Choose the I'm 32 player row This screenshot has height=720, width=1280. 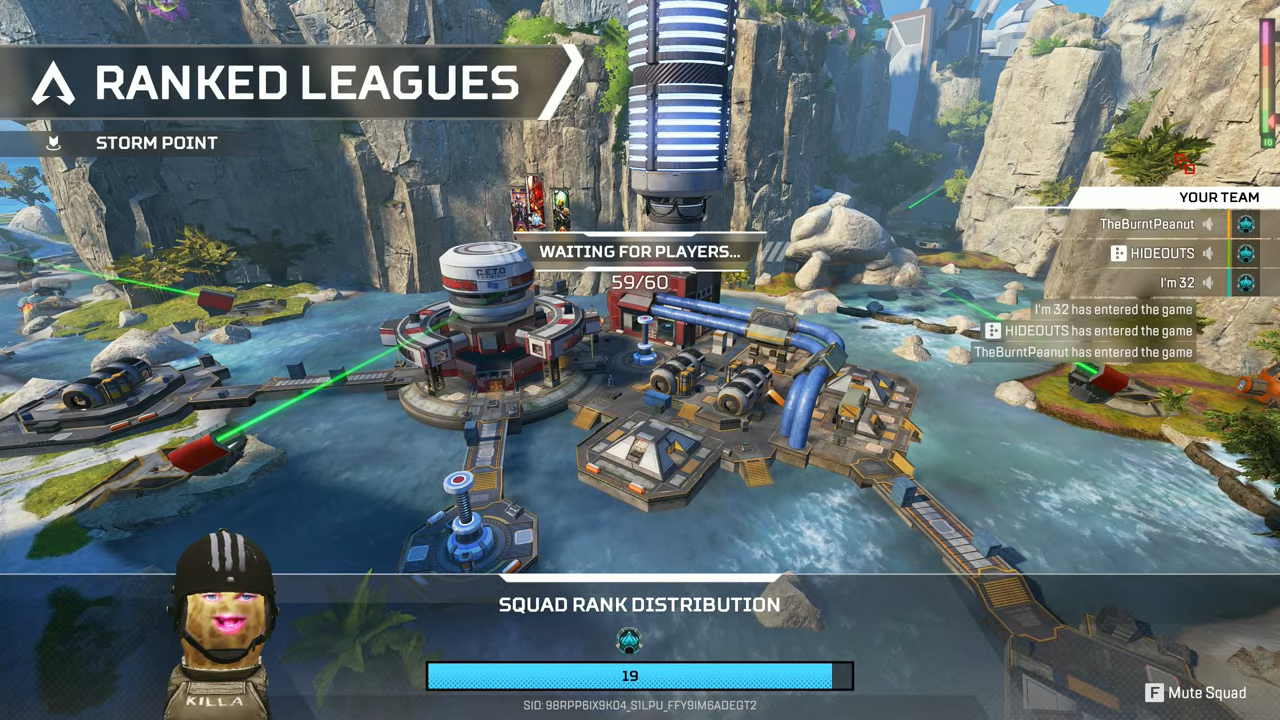[x=1177, y=284]
